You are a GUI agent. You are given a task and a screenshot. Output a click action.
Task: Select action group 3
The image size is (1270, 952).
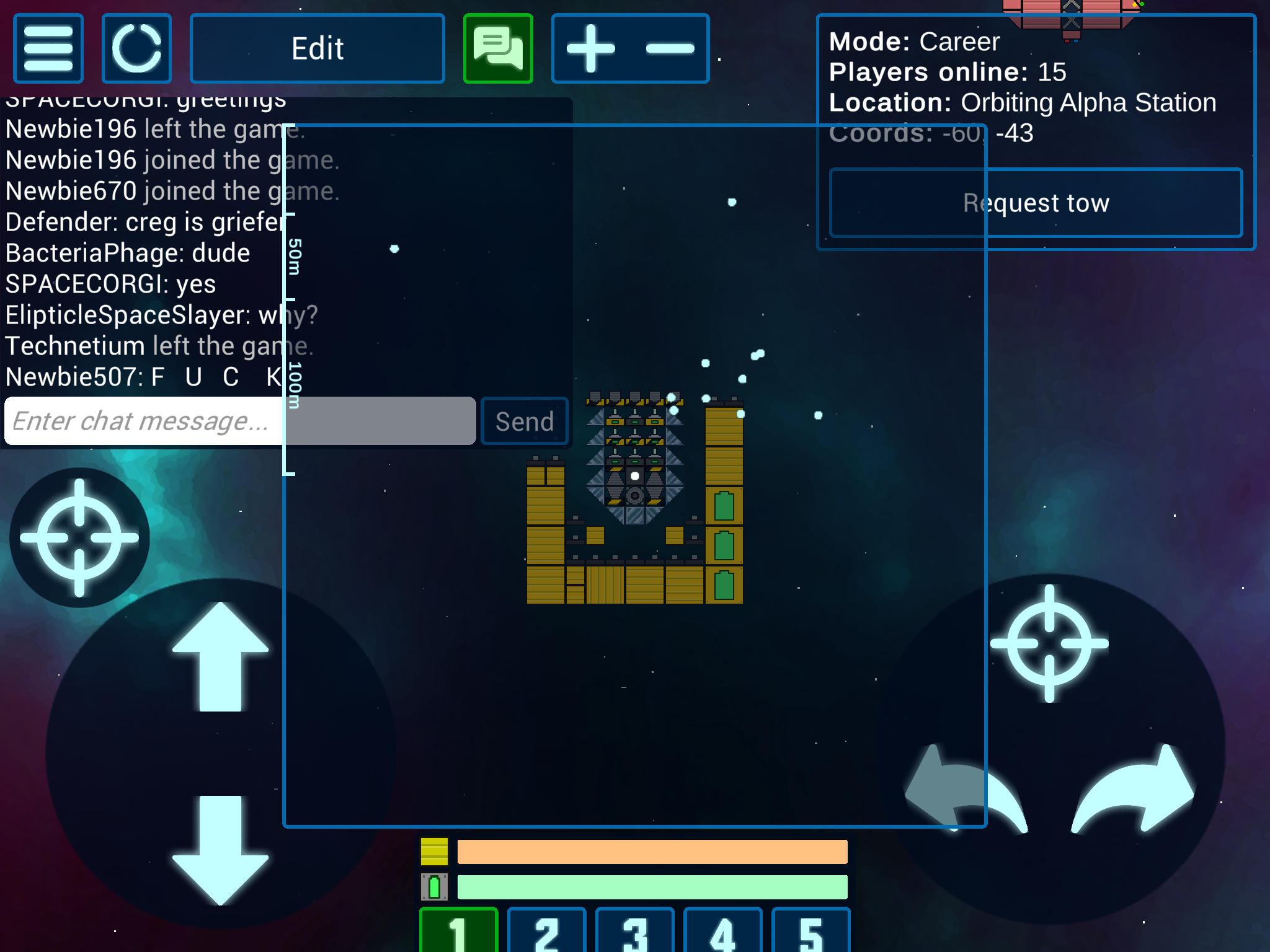coord(635,931)
